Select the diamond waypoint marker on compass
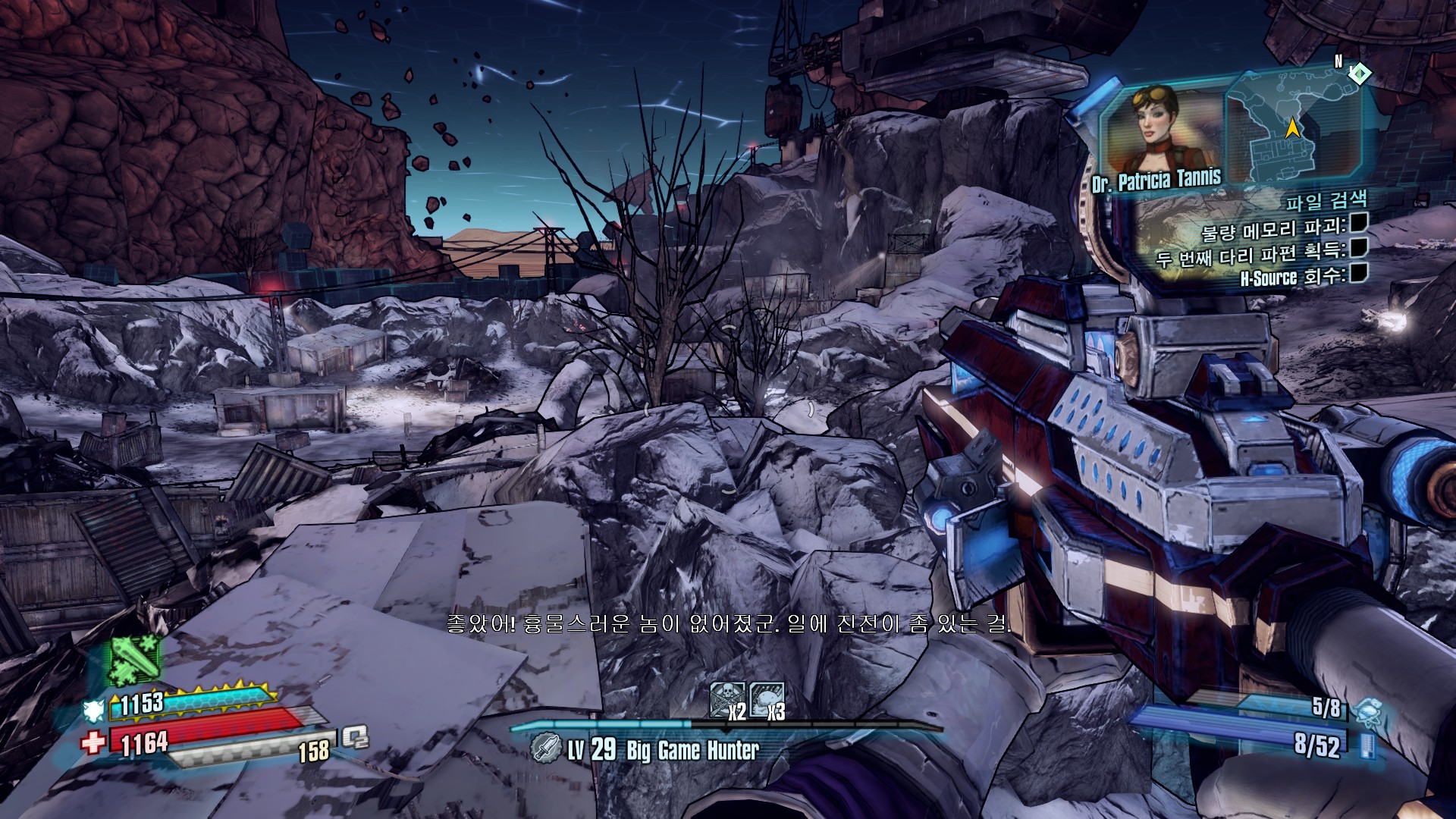Image resolution: width=1456 pixels, height=819 pixels. (1360, 74)
